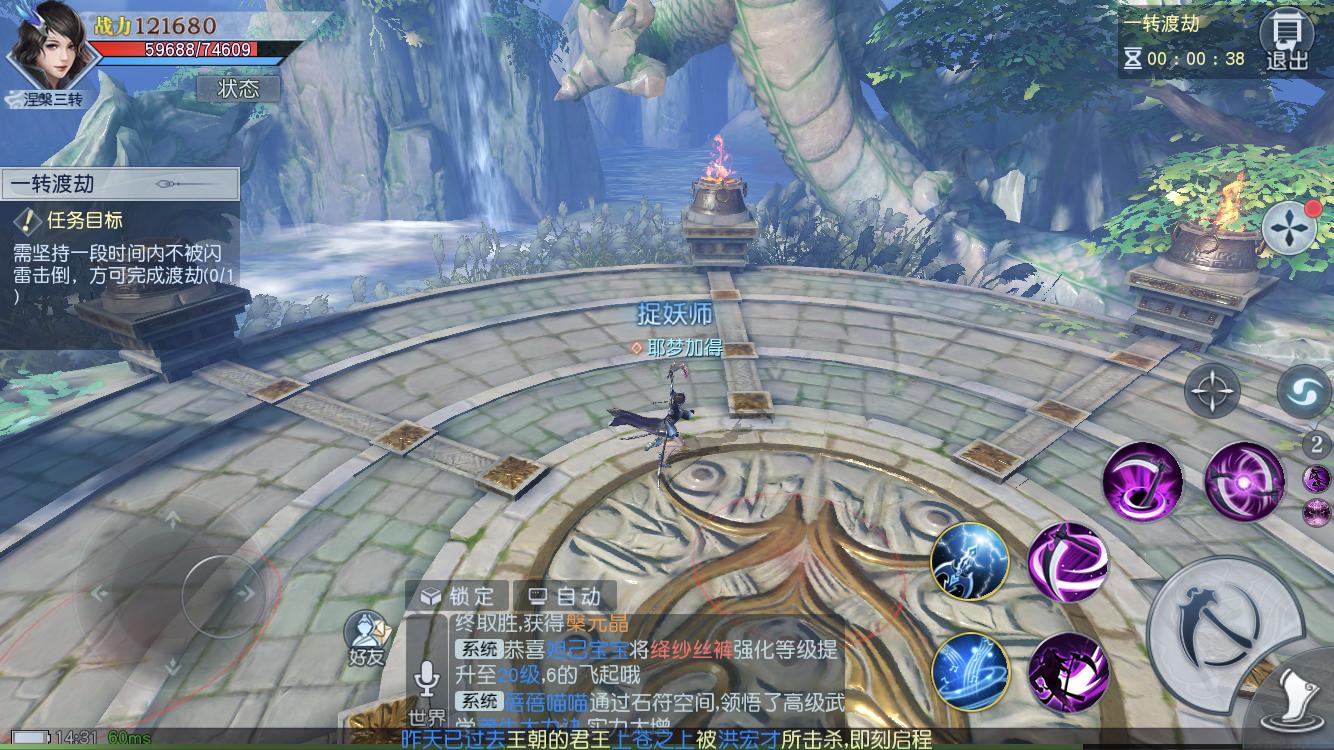Open the 好友 friends list
Screen dimensions: 1334x750
coord(366,640)
